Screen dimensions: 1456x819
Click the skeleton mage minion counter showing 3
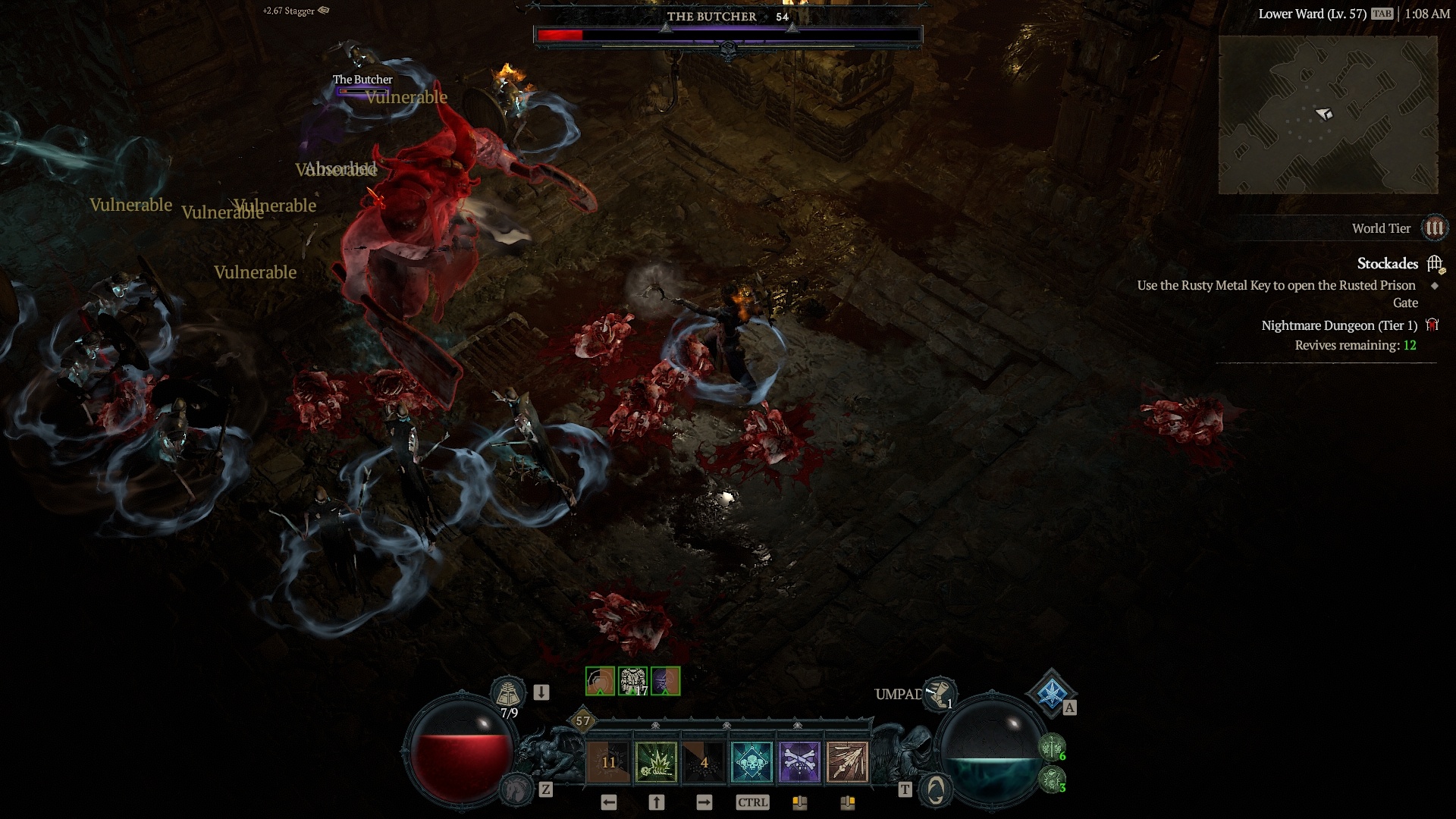tap(1052, 780)
